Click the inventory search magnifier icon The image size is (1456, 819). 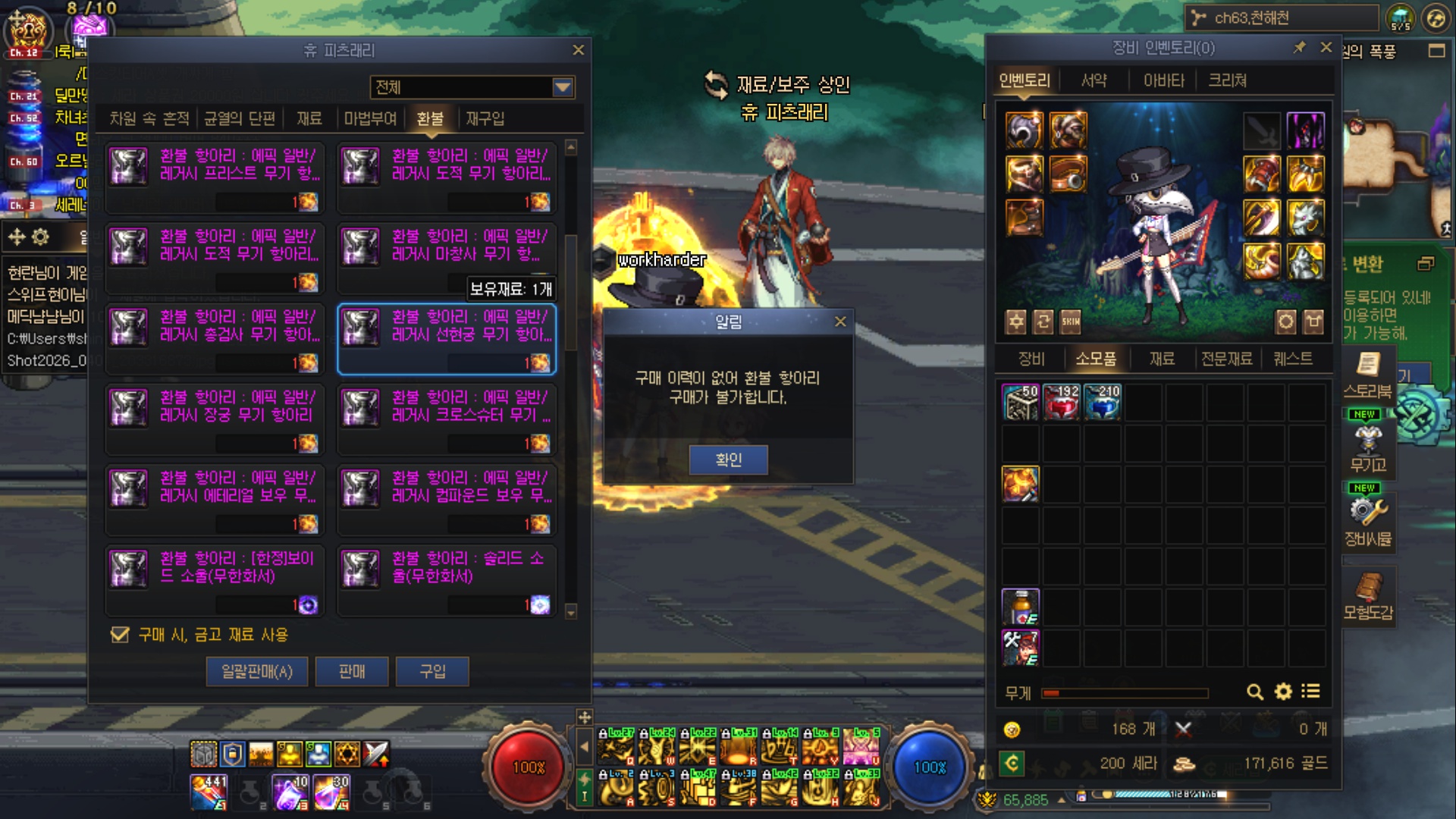(1255, 692)
